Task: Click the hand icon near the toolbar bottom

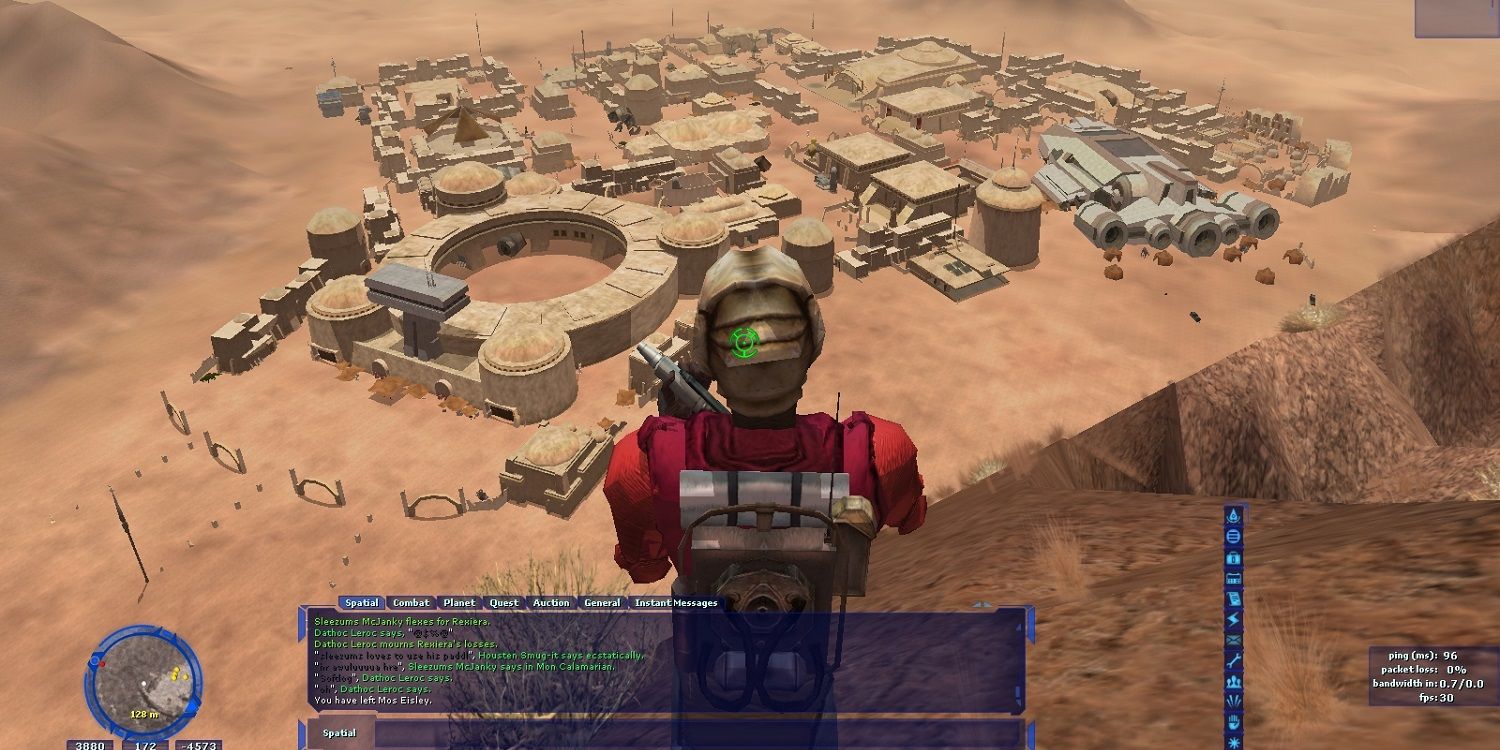Action: tap(1232, 720)
